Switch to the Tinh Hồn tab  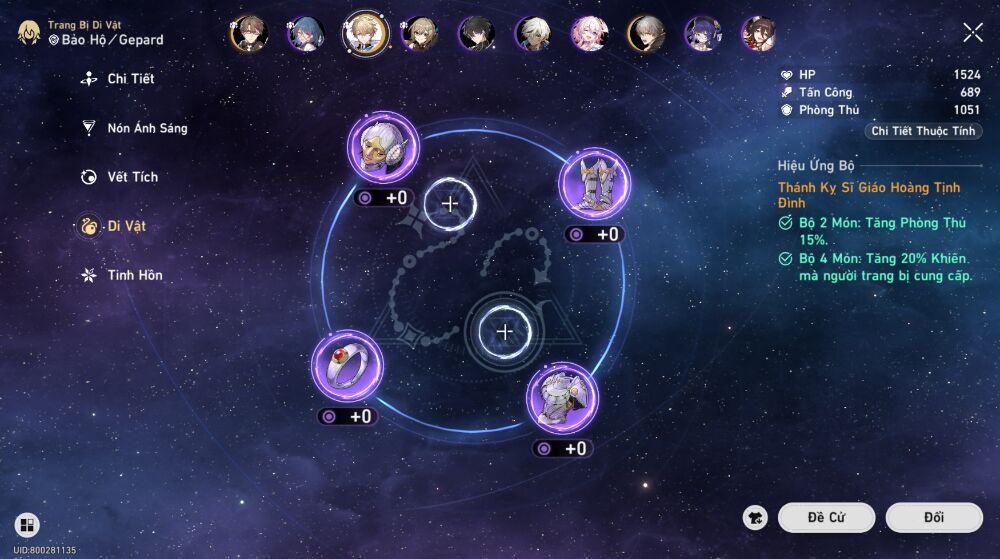[134, 275]
